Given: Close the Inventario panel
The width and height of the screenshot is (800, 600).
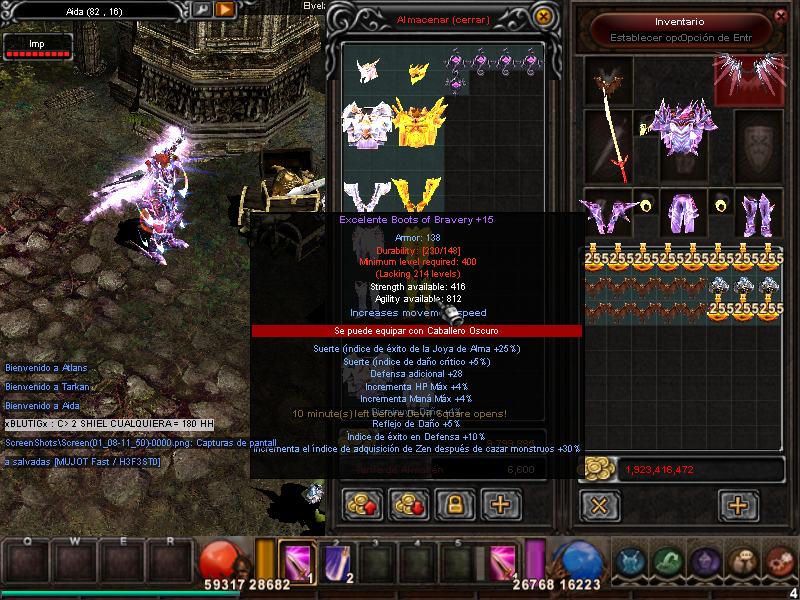Looking at the screenshot, I should (781, 16).
